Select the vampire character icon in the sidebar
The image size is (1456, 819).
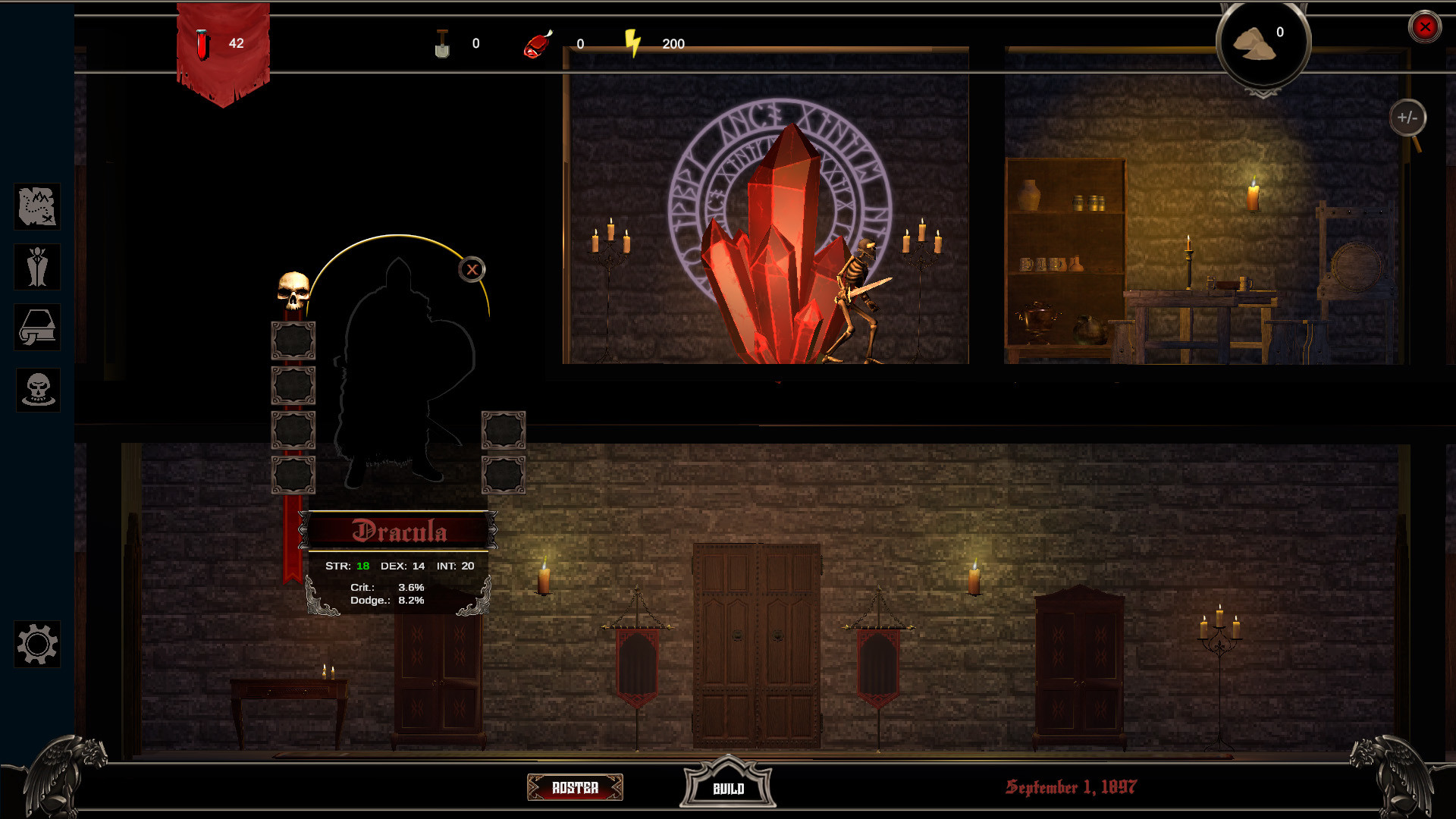37,267
